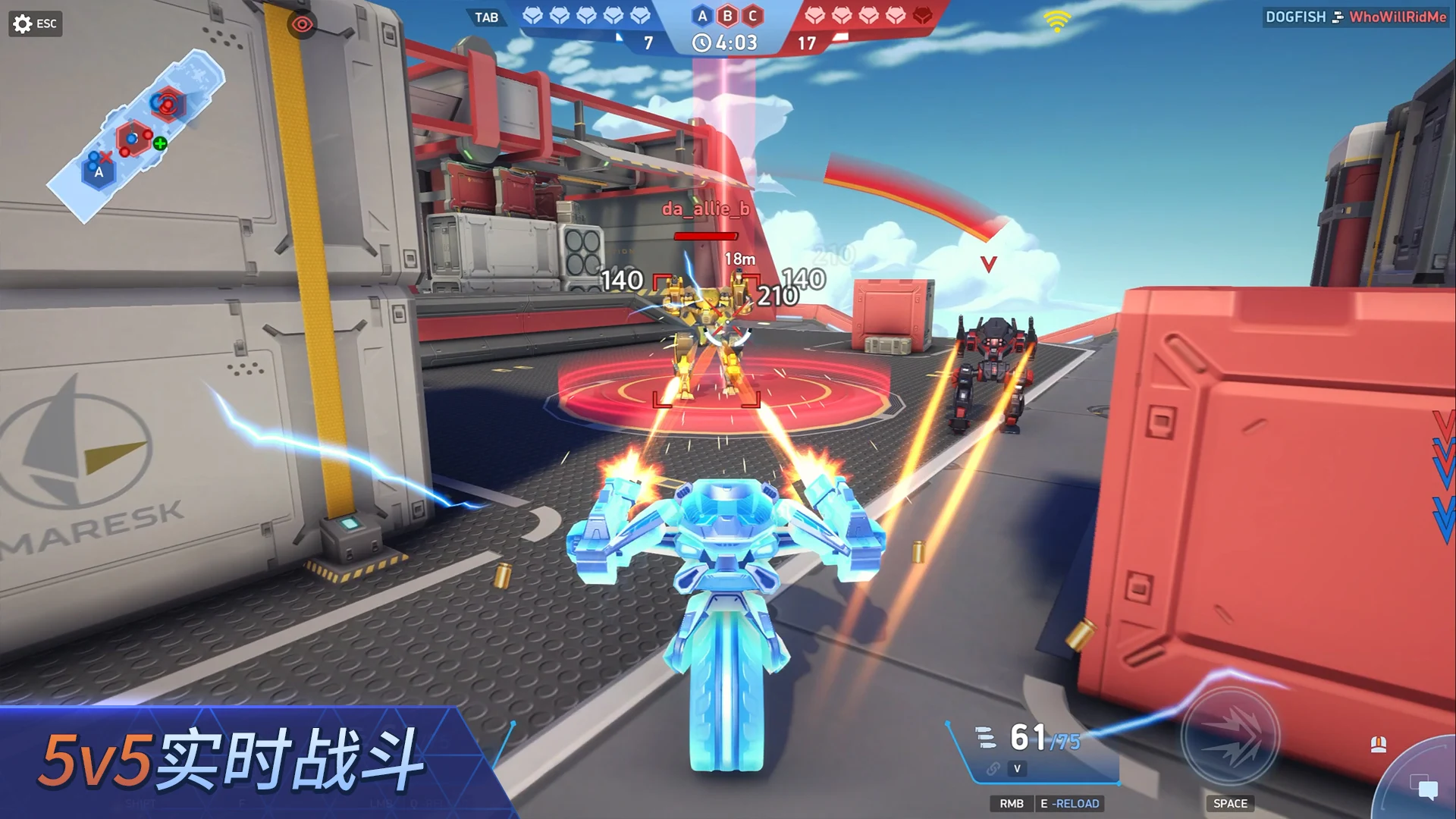Click the green plus marker on the minimap
Viewport: 1456px width, 819px height.
pyautogui.click(x=159, y=143)
